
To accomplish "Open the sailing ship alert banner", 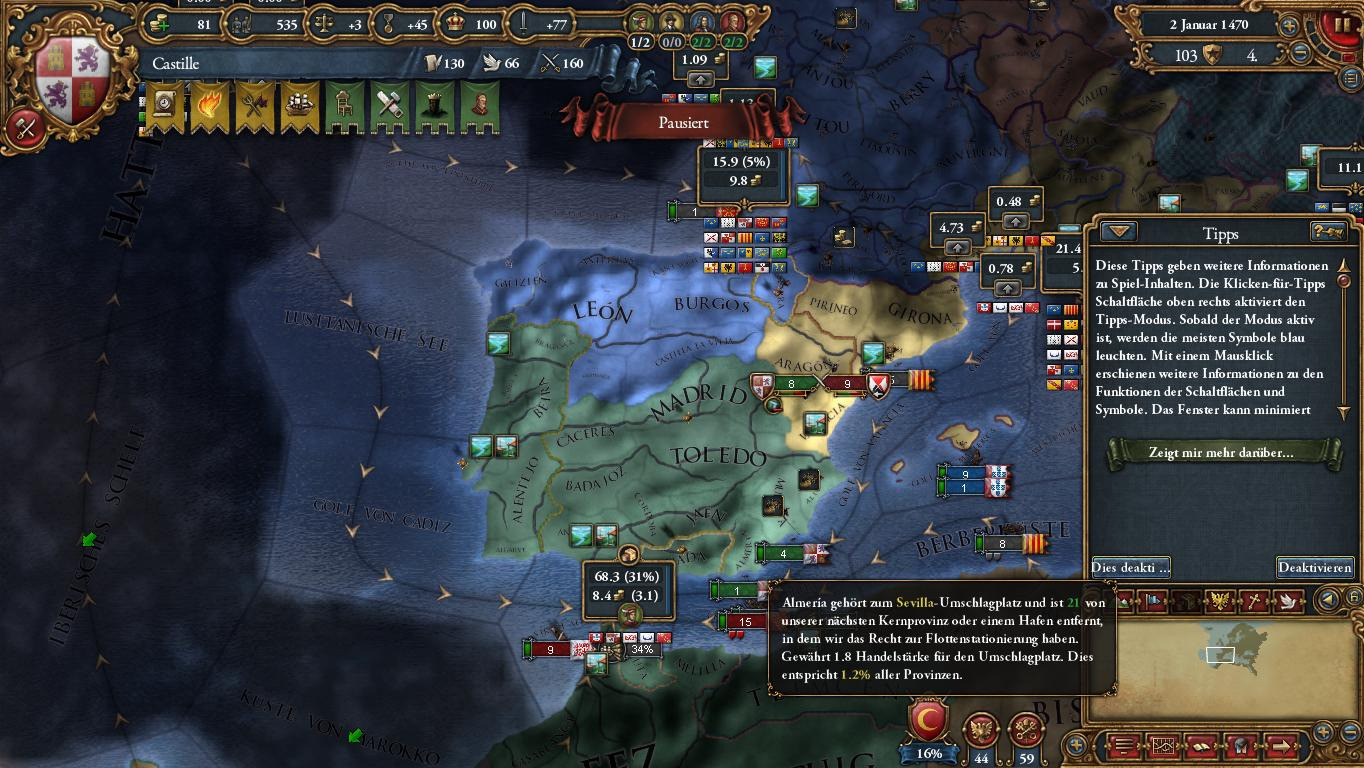I will (299, 105).
